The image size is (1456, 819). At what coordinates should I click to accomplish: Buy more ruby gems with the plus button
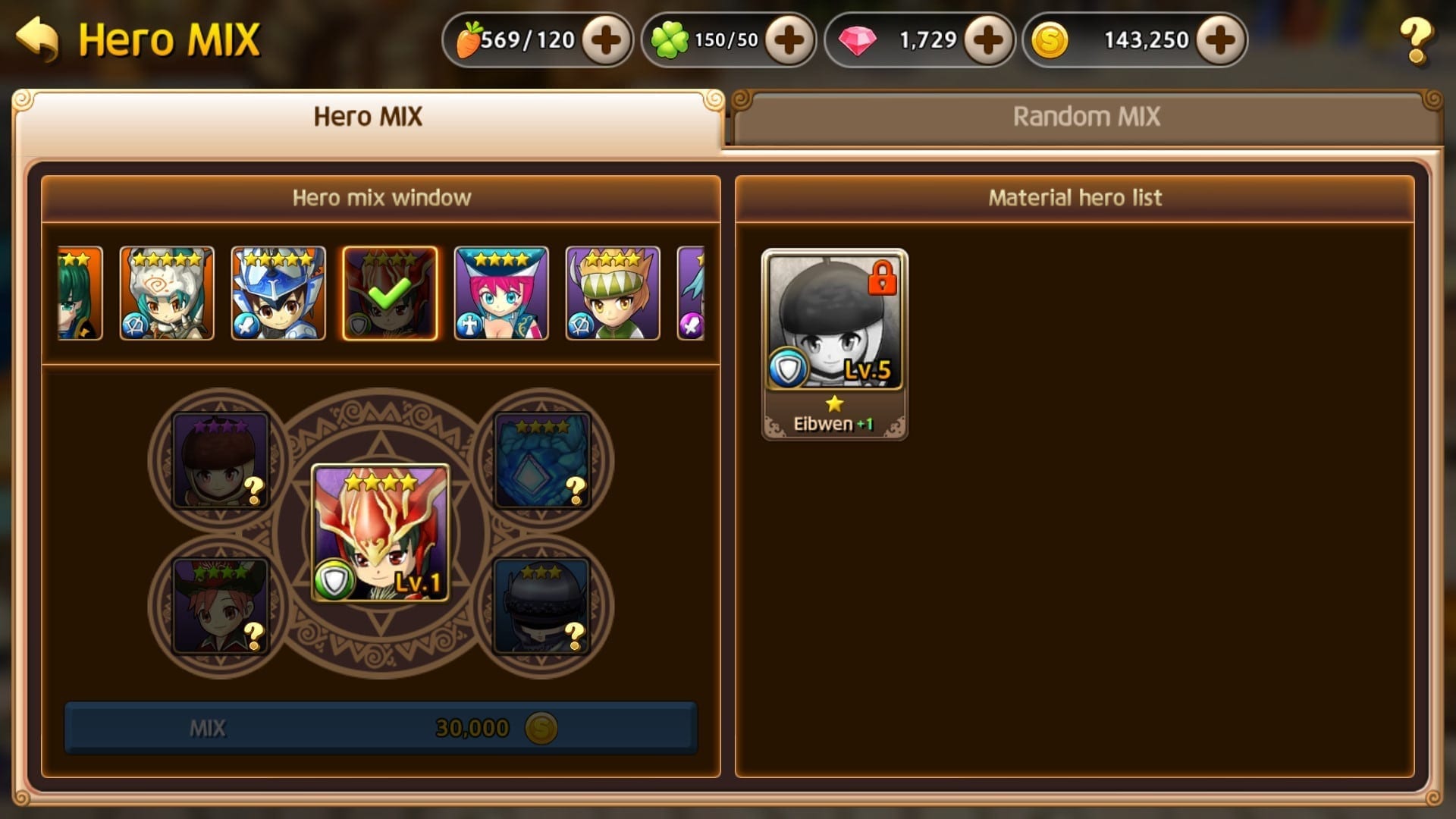point(988,39)
